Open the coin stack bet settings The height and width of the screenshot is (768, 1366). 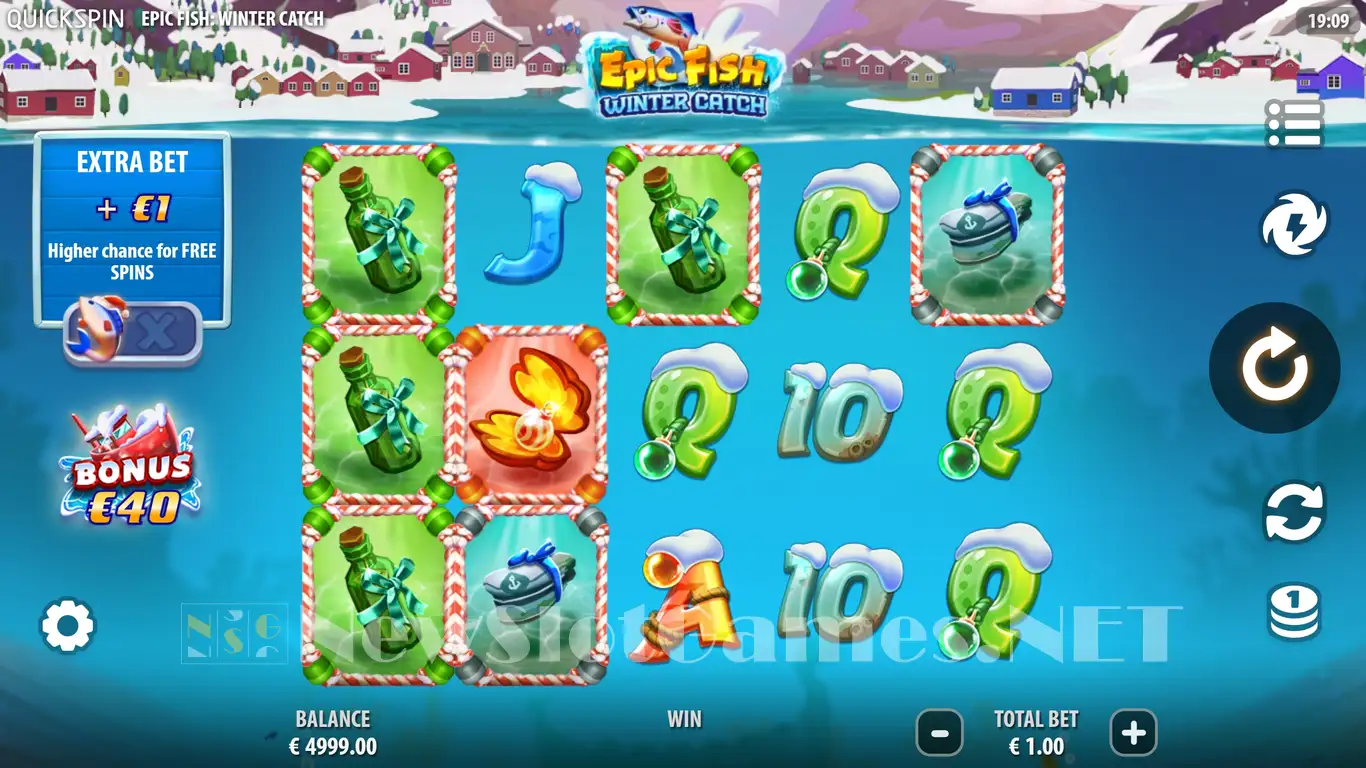point(1294,611)
